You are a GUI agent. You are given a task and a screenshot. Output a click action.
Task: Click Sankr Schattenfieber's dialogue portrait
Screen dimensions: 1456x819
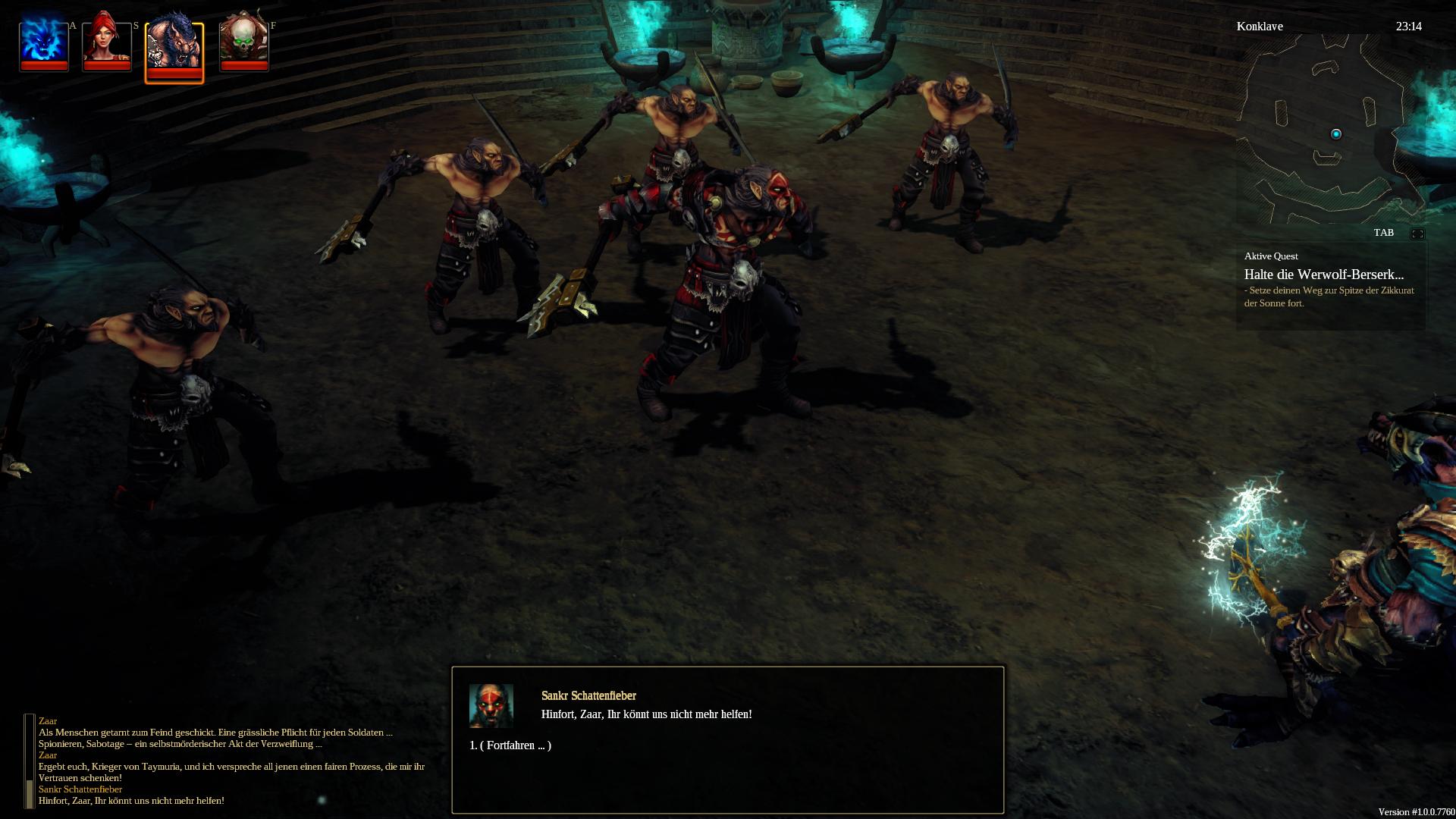(491, 705)
